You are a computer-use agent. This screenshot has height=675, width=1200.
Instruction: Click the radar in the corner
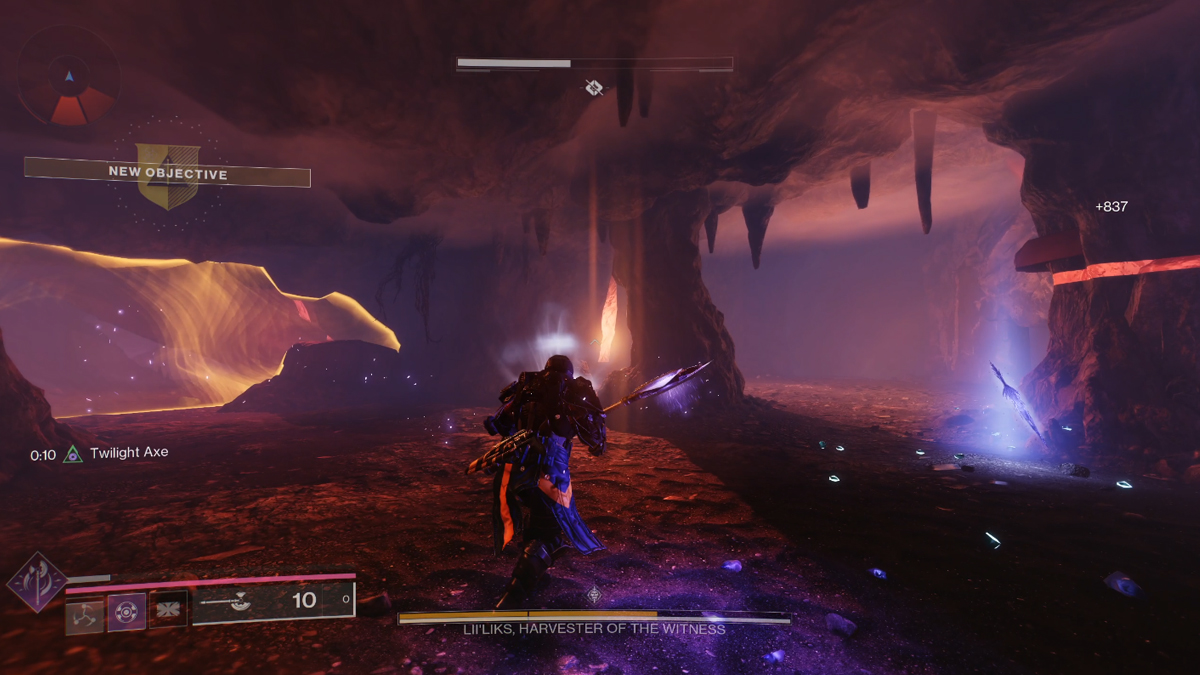(x=68, y=78)
